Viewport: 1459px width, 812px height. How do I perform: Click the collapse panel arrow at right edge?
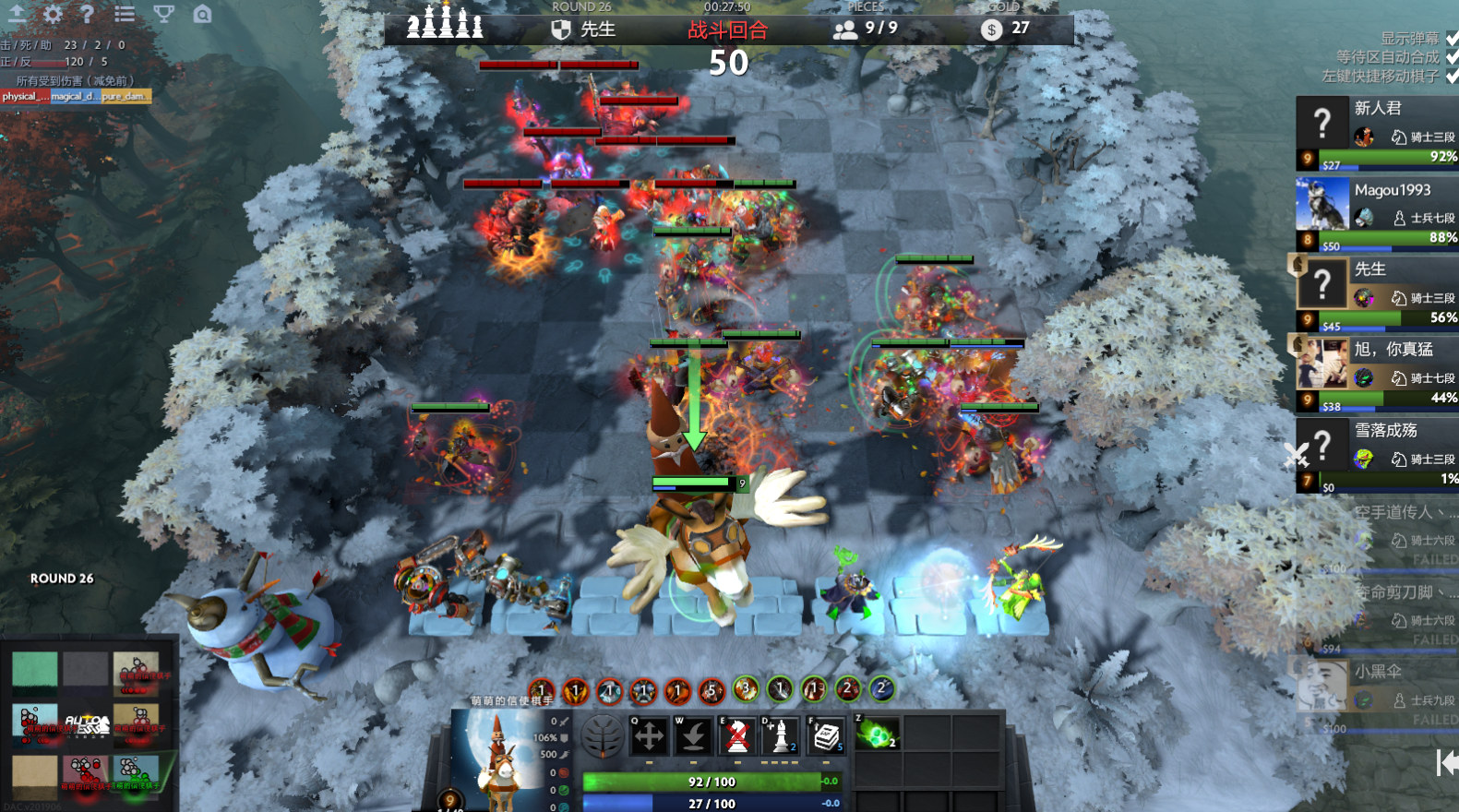tap(1447, 762)
